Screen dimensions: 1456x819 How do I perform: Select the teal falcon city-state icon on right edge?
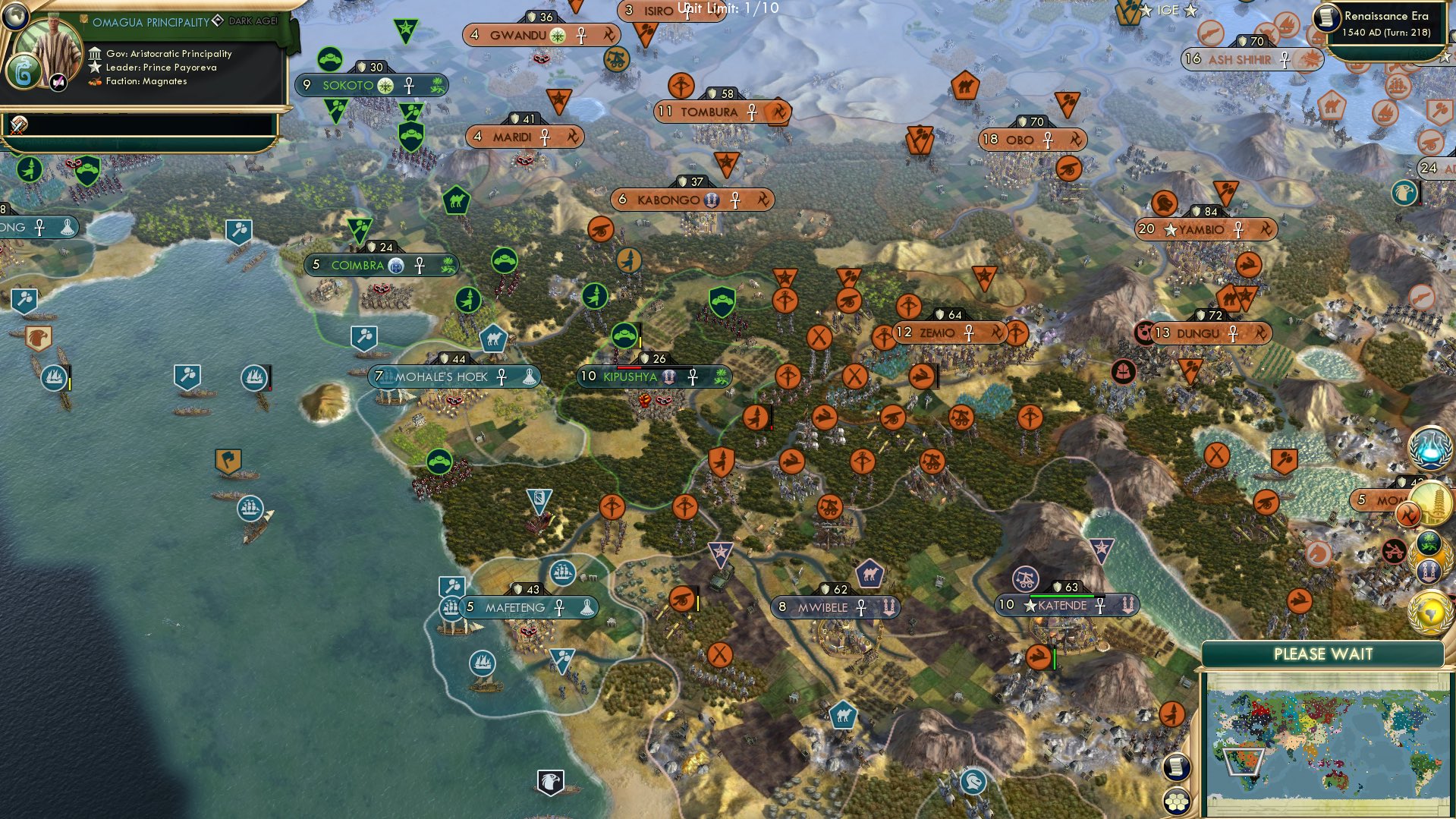[1404, 191]
